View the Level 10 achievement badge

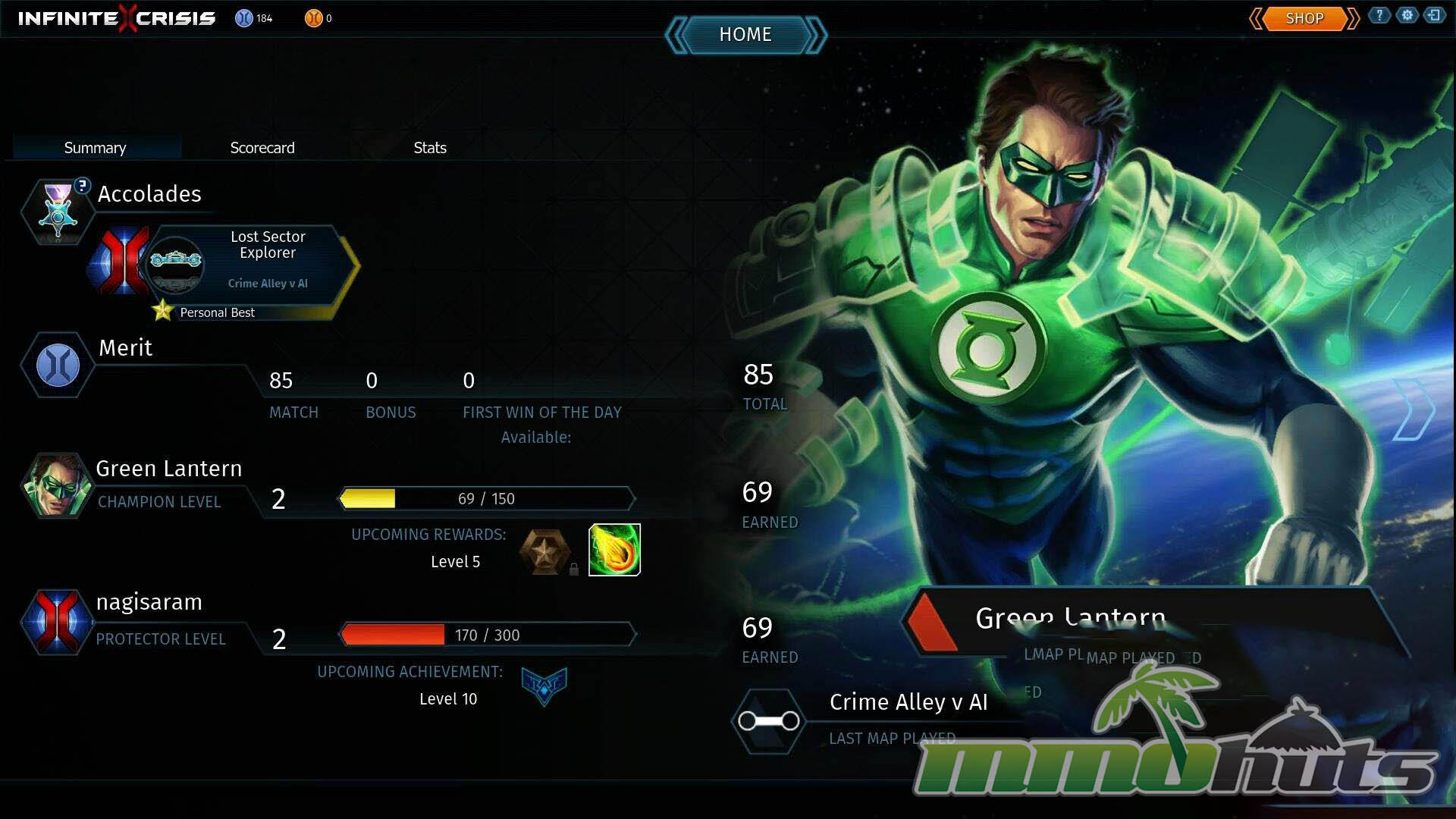coord(544,686)
